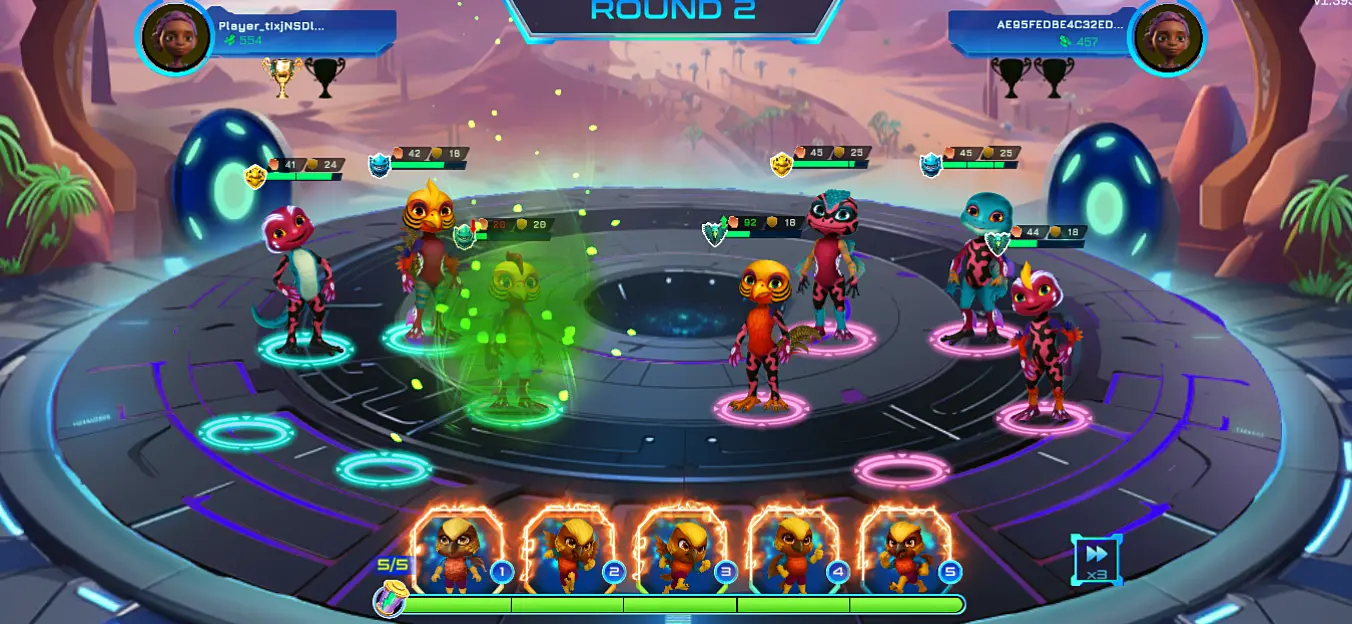
Task: Select the card numbered 4
Action: click(x=796, y=551)
